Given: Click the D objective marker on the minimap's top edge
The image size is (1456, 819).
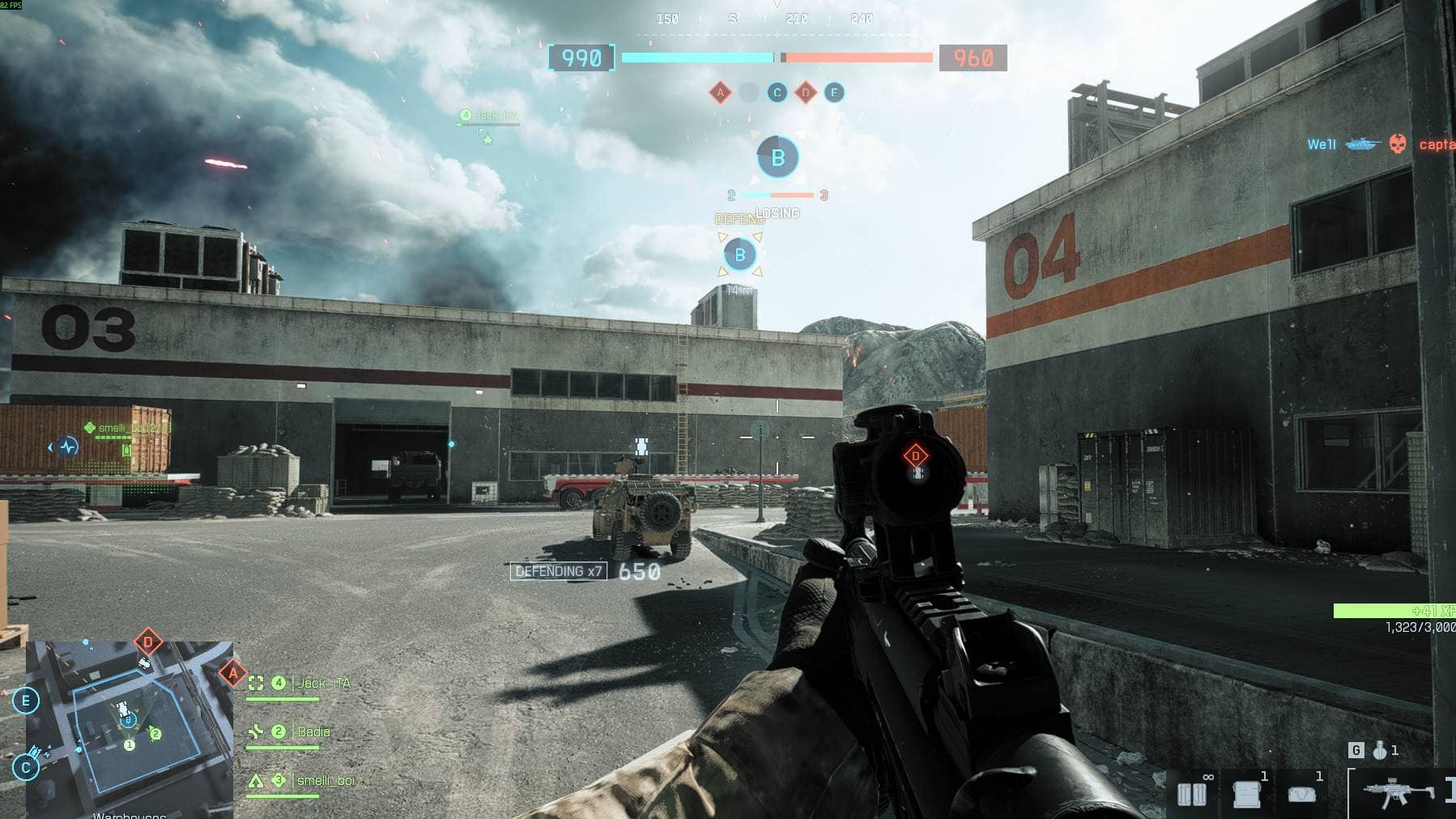Looking at the screenshot, I should pyautogui.click(x=147, y=642).
